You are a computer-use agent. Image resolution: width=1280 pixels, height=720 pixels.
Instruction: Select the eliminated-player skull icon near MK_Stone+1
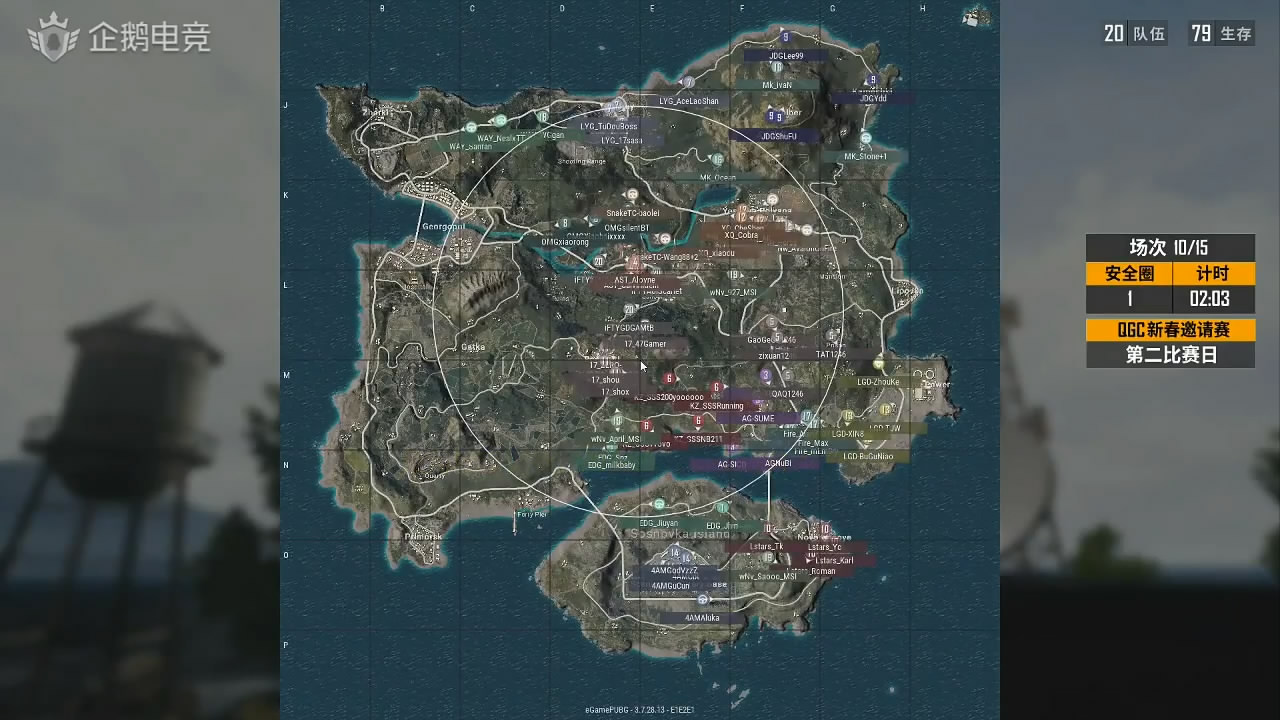[866, 138]
